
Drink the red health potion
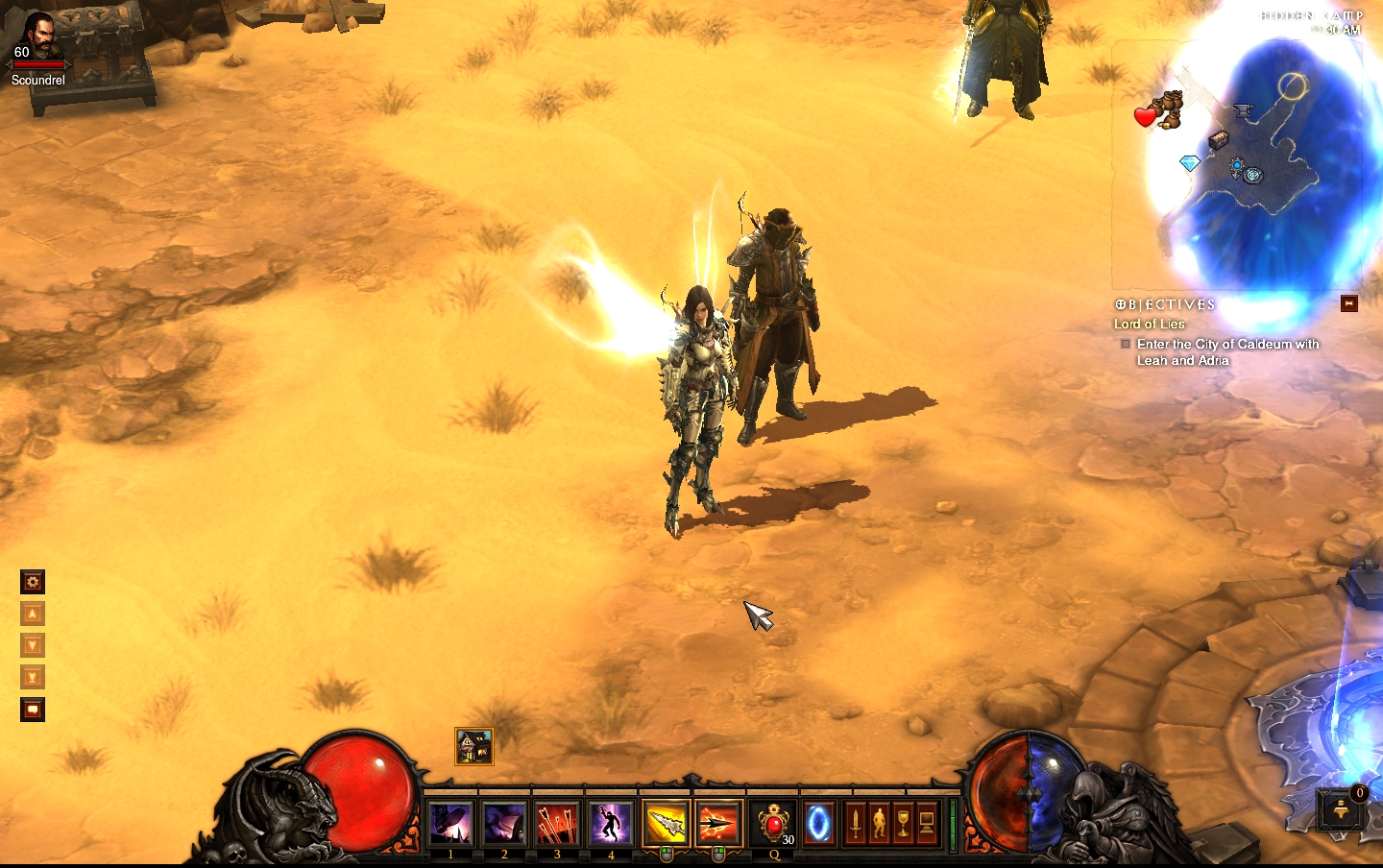773,824
